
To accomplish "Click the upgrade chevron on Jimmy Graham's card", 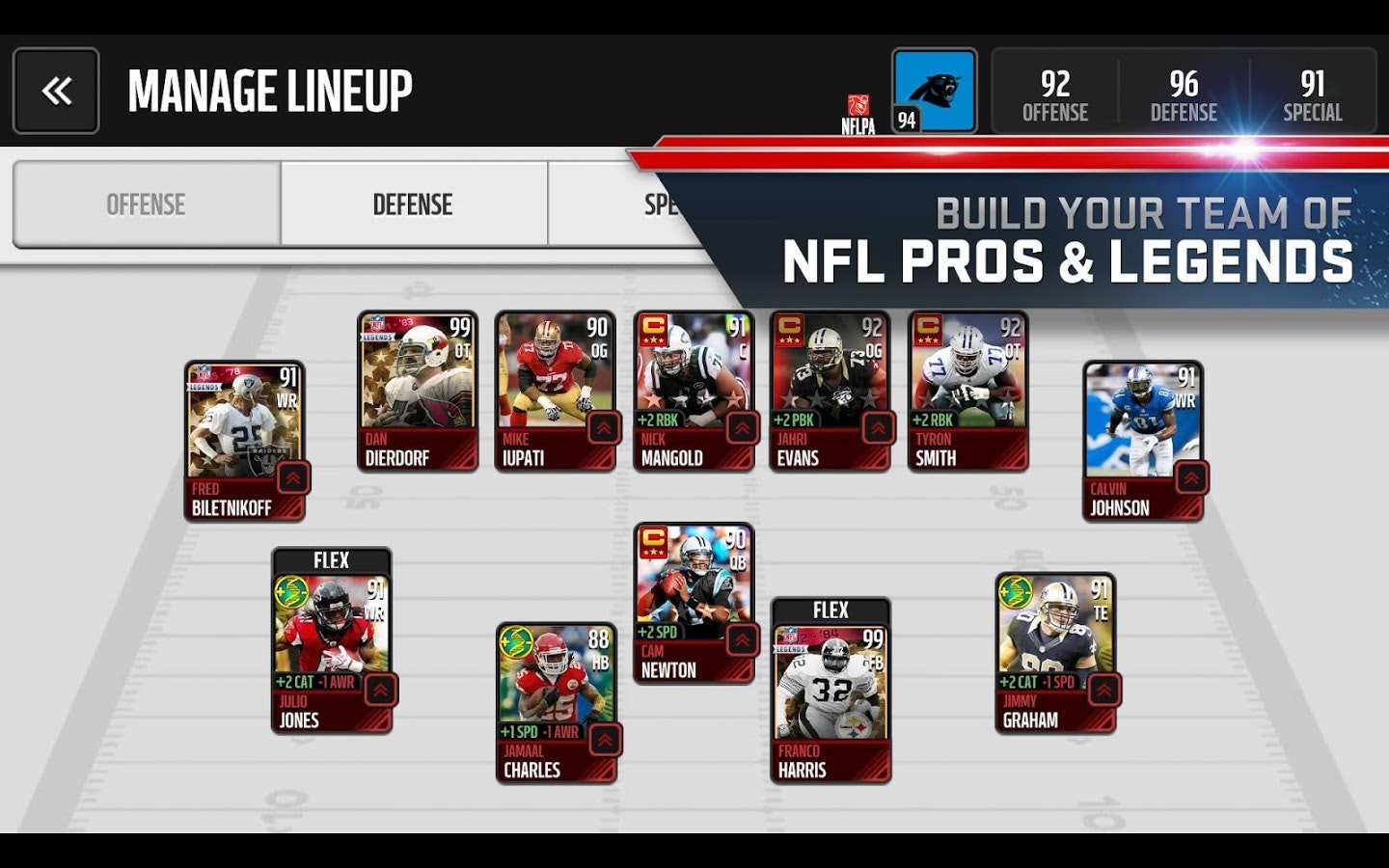I will tap(1102, 691).
